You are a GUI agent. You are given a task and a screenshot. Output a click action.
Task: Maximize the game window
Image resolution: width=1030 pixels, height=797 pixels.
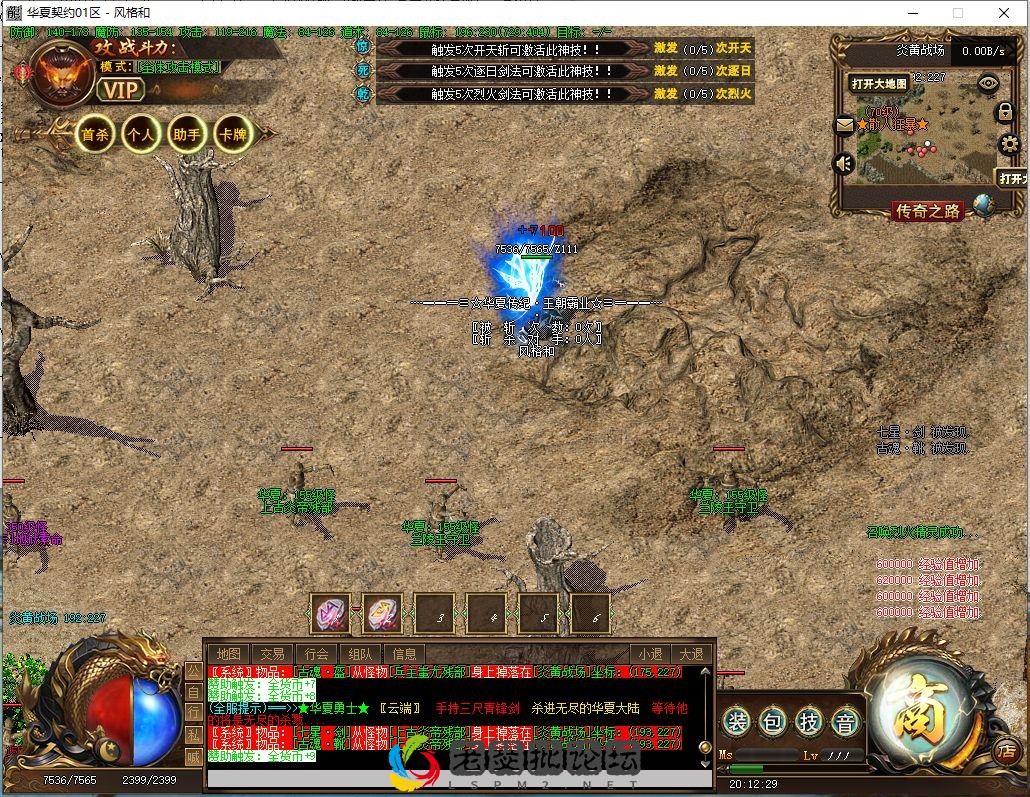pyautogui.click(x=958, y=13)
